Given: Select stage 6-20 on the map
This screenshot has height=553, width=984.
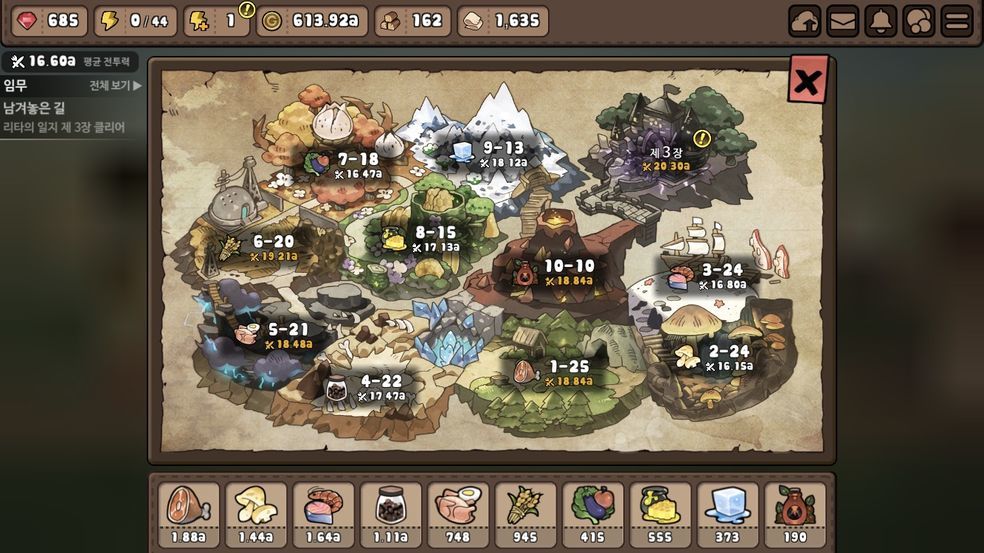Looking at the screenshot, I should [x=272, y=246].
